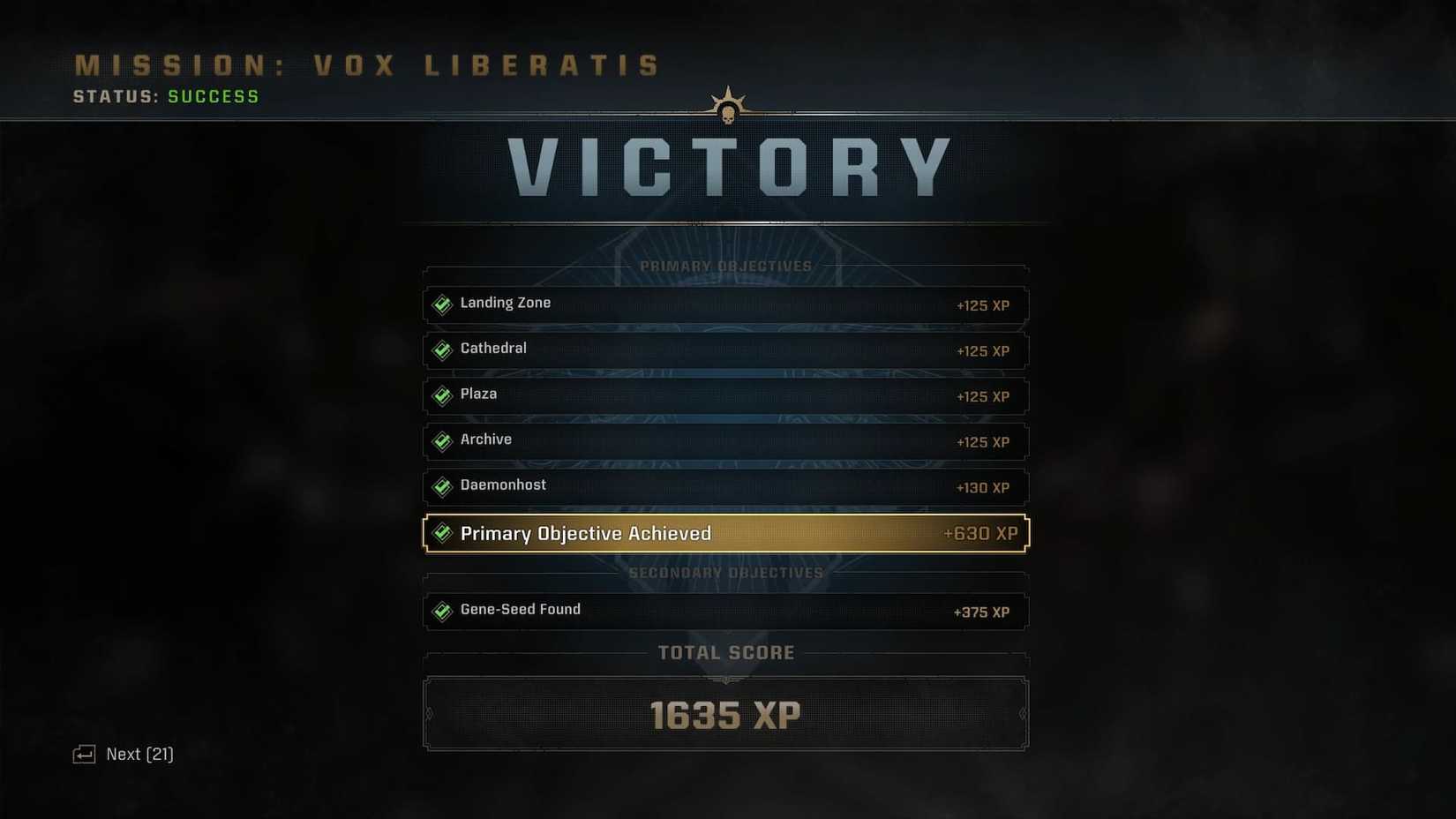The image size is (1456, 819).
Task: Collapse the Total Score section
Action: (x=725, y=653)
